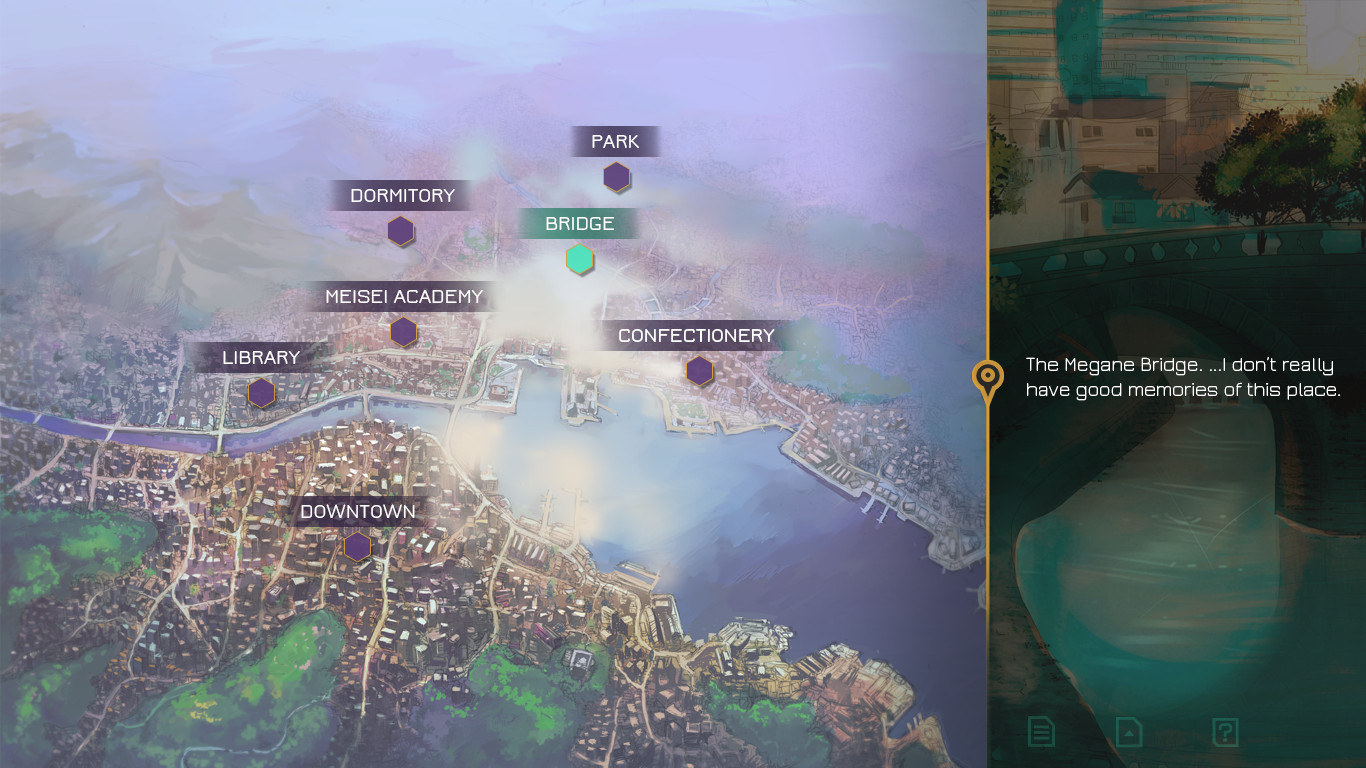Viewport: 1366px width, 768px height.
Task: Select the Meisei Academy hexagon marker
Action: [403, 331]
